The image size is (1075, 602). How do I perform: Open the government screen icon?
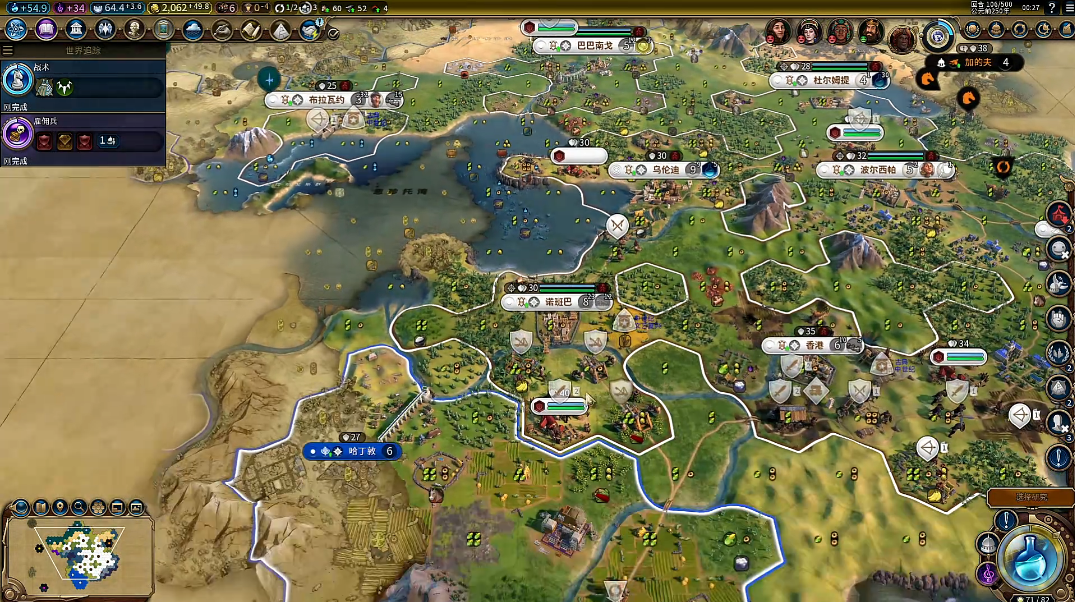[75, 29]
